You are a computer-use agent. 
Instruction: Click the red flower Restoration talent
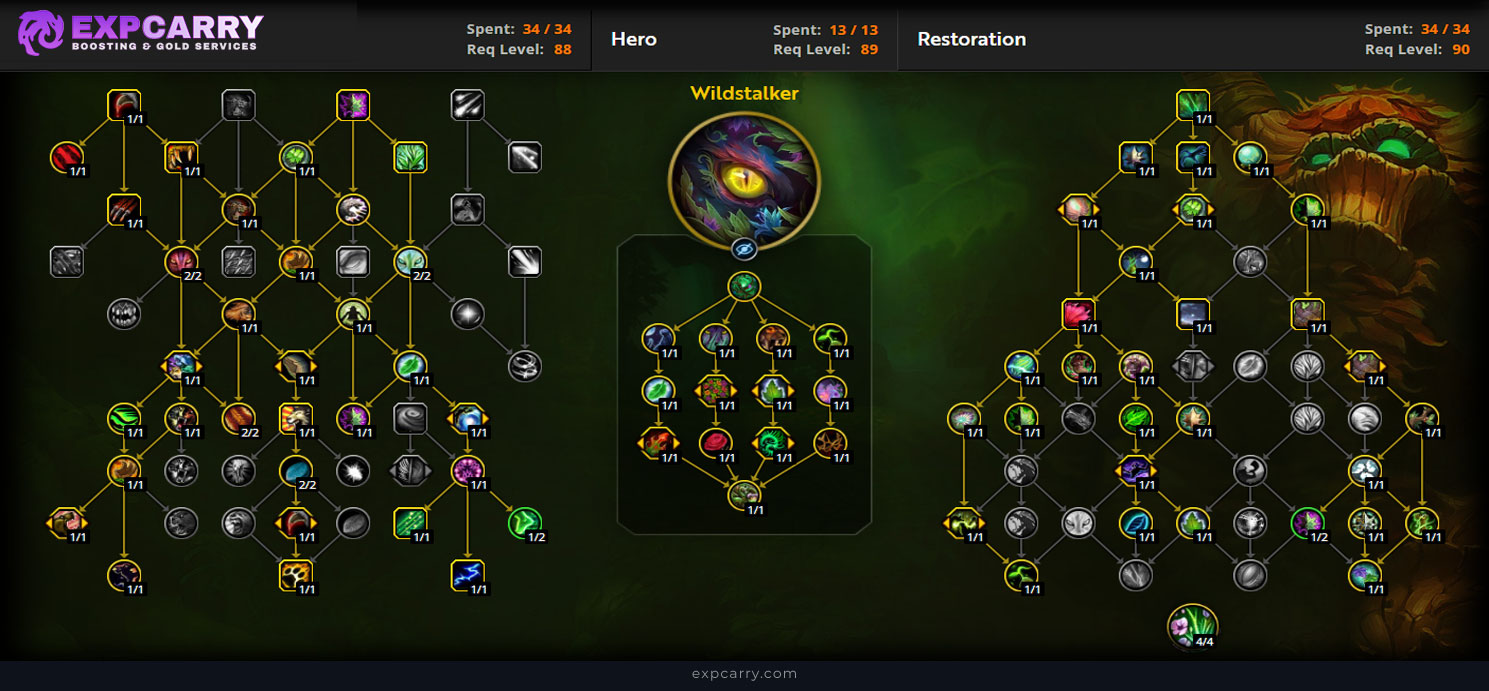point(1078,313)
